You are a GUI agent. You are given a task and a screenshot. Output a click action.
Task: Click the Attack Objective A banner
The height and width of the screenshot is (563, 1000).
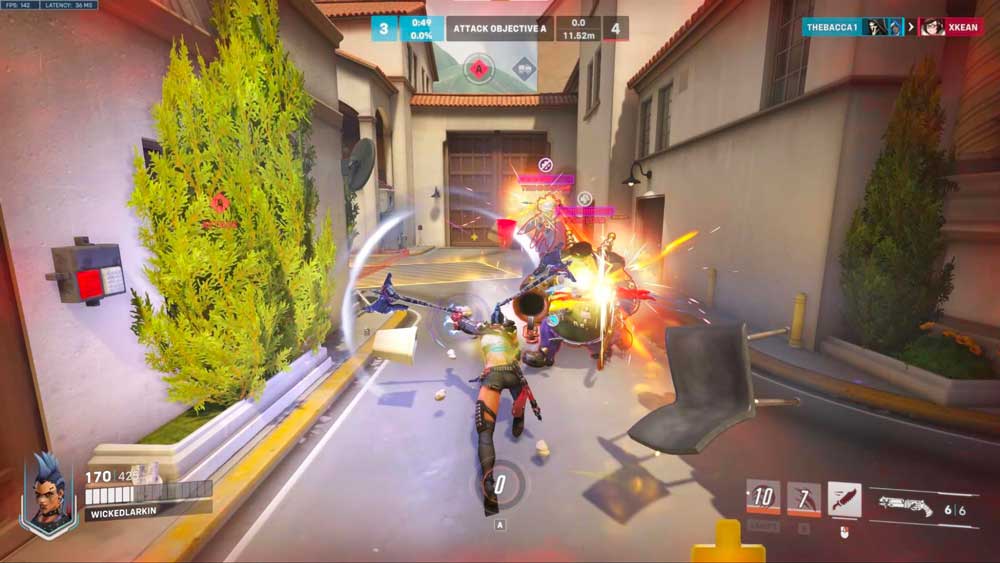497,28
